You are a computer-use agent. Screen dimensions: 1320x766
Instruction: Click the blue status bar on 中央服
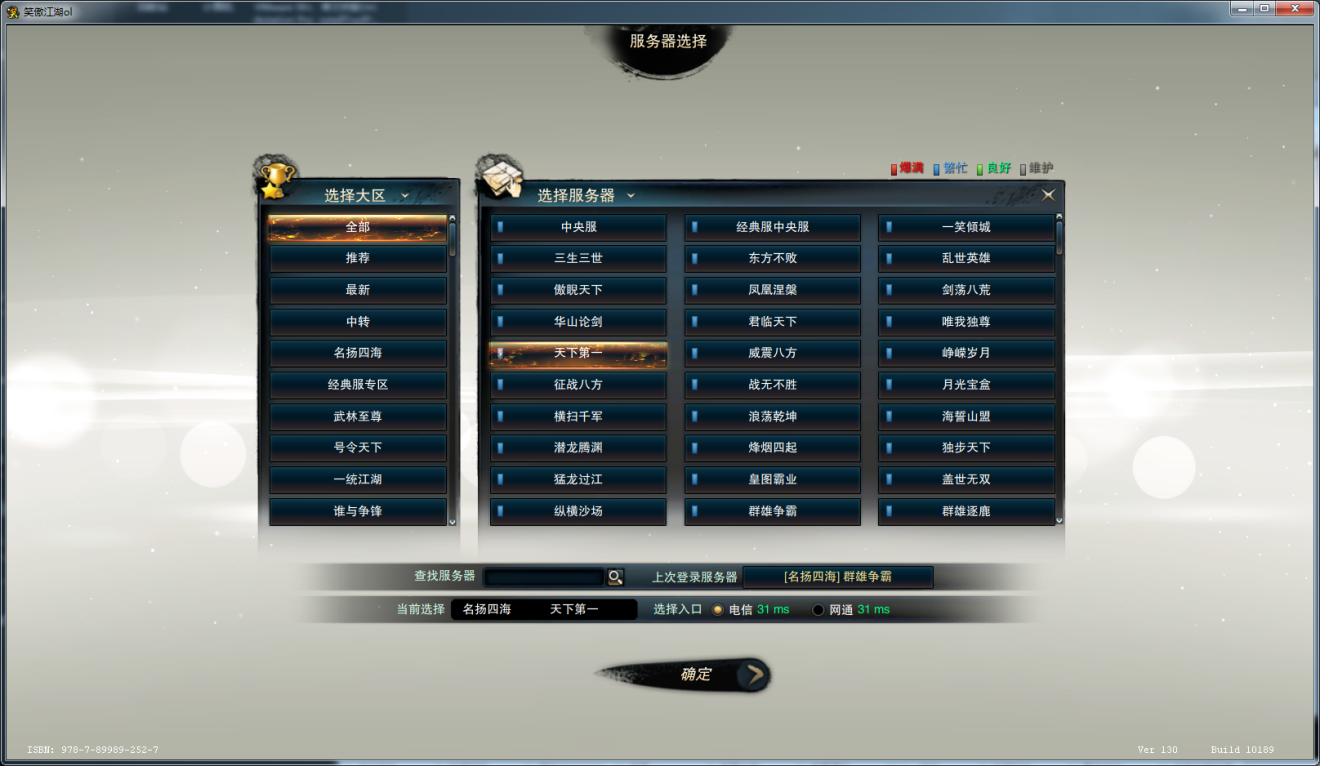click(500, 227)
